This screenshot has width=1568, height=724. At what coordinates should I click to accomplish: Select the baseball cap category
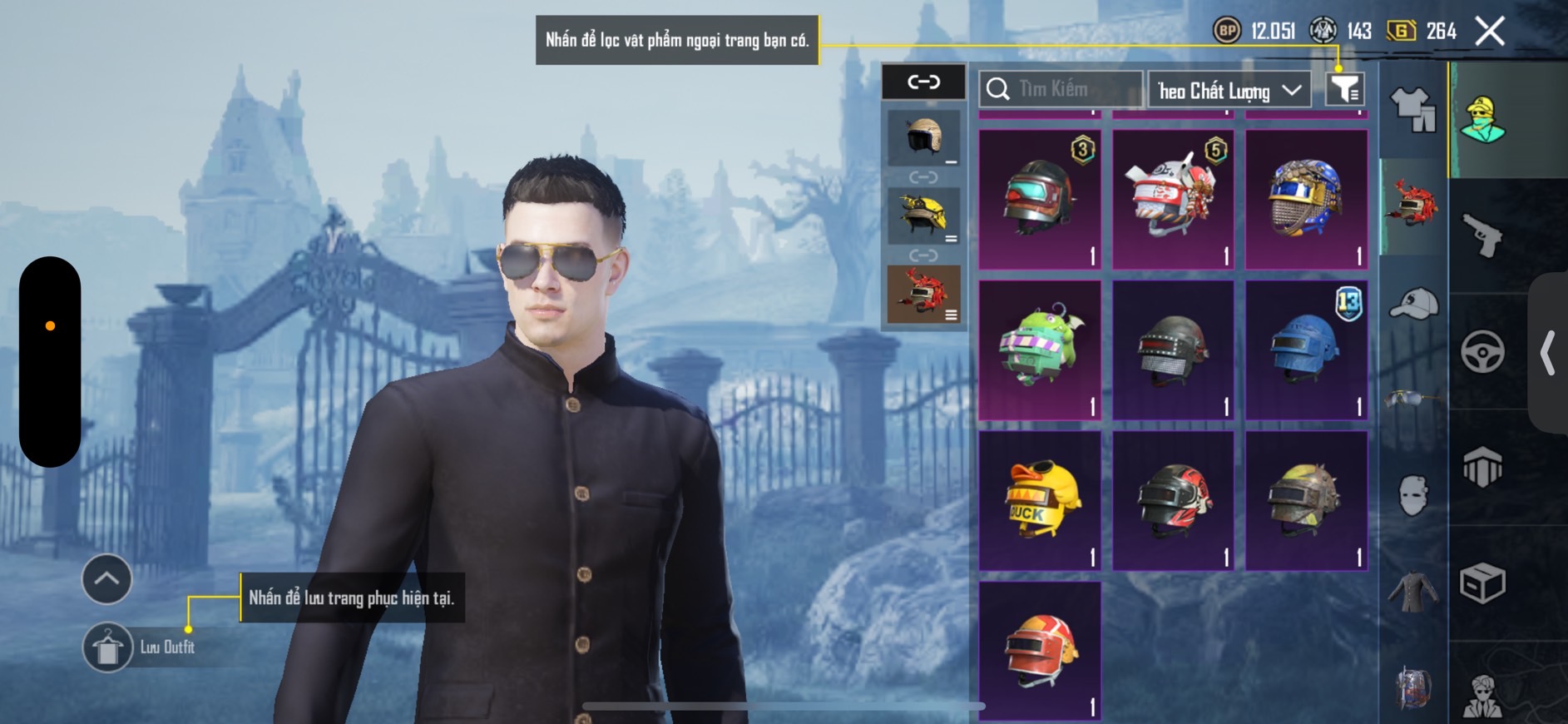pos(1413,304)
